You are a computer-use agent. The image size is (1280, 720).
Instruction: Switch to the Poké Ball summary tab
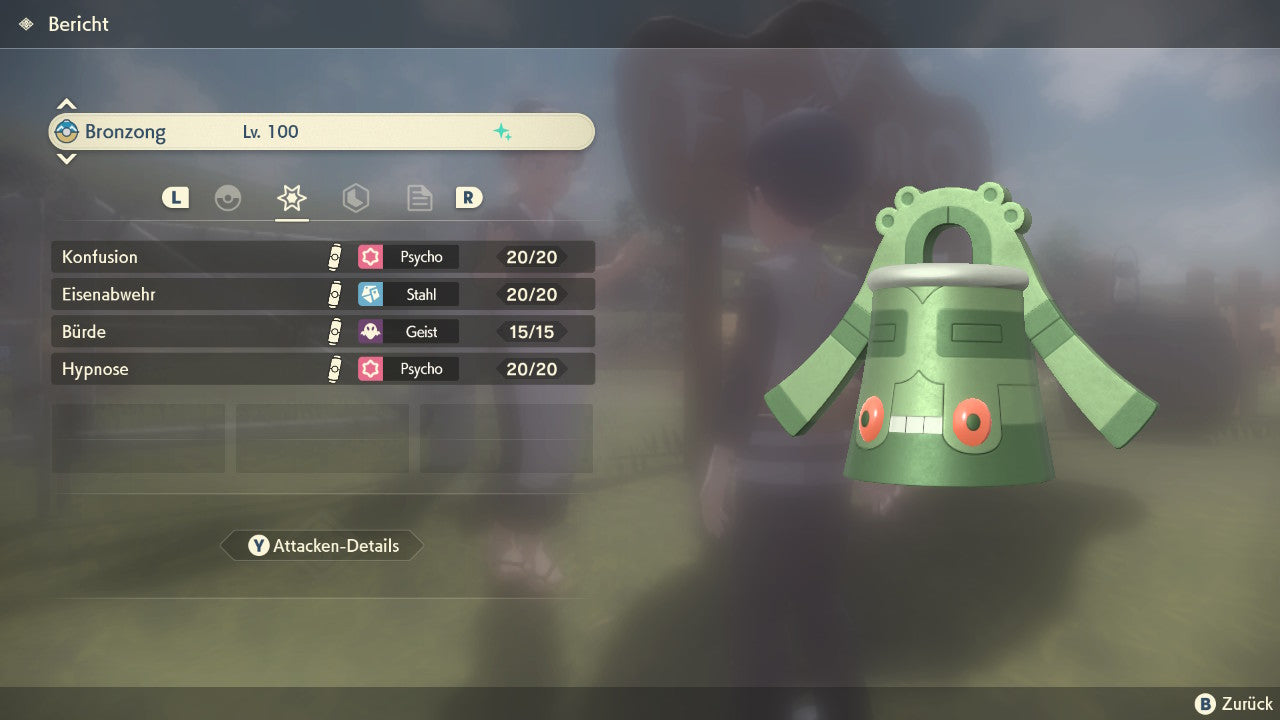228,198
